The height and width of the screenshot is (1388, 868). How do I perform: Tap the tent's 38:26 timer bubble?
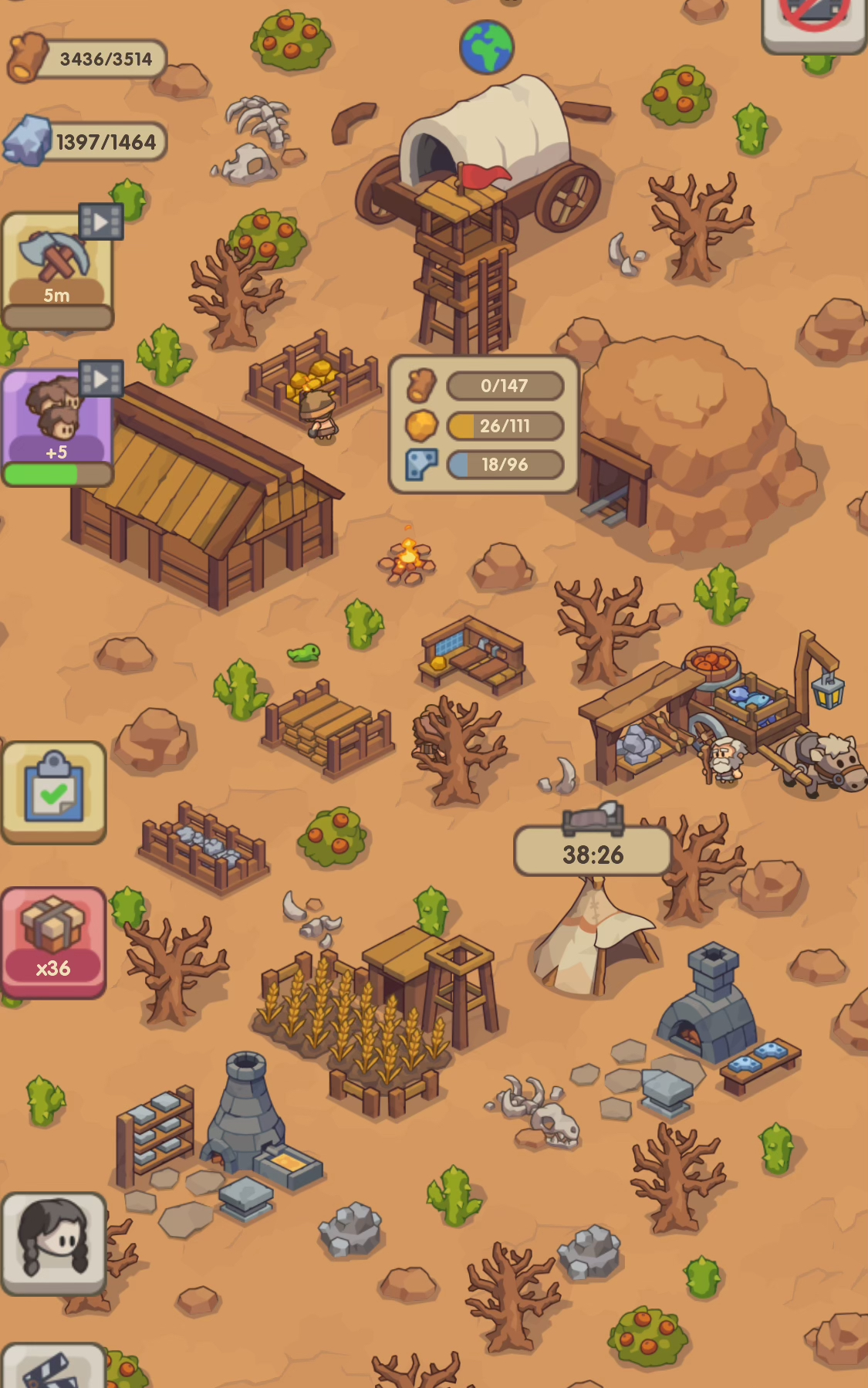tap(593, 851)
